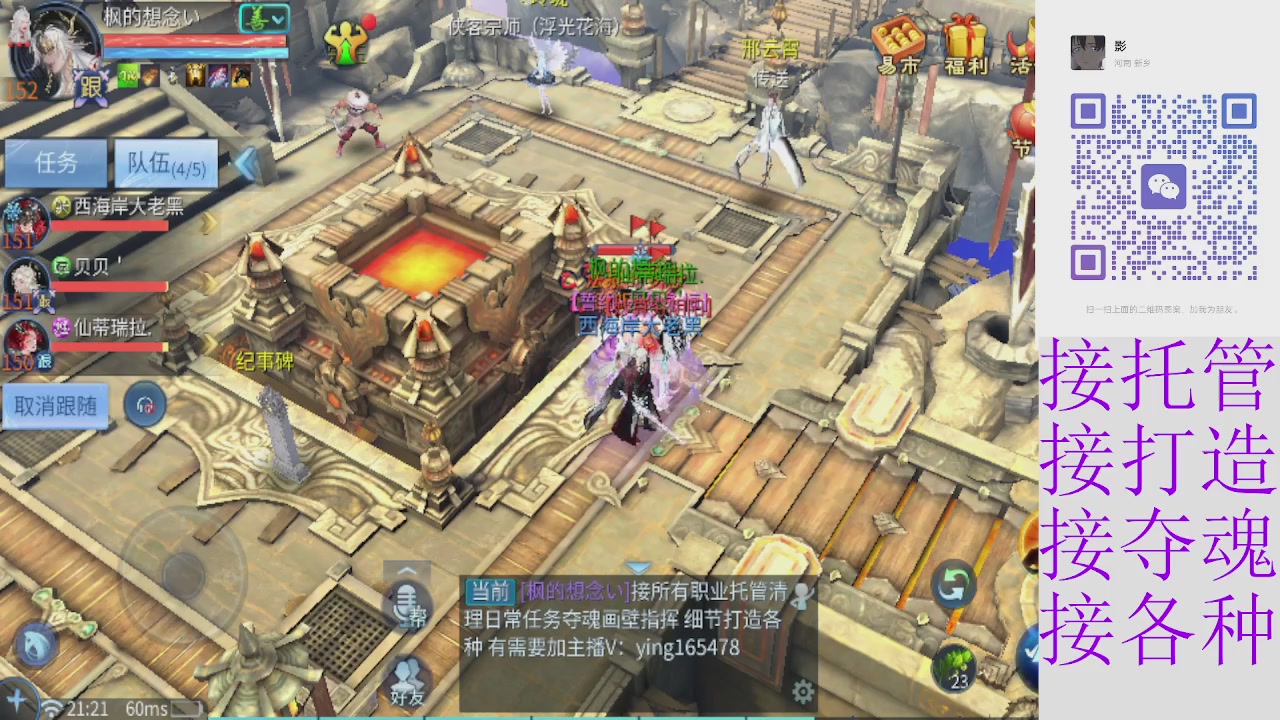This screenshot has width=1280, height=720.
Task: Open the 善 alignment dropdown
Action: (265, 18)
